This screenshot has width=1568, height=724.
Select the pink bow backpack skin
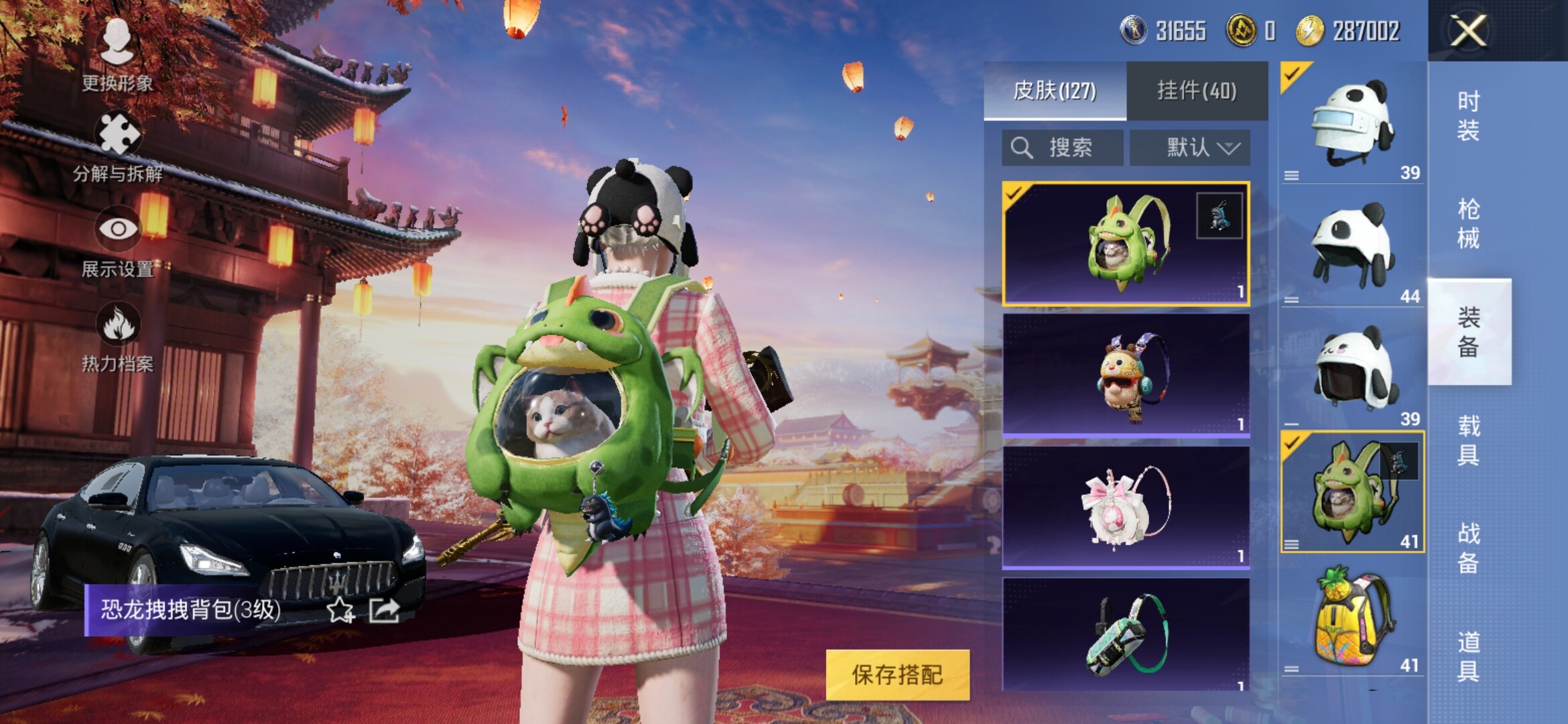click(1125, 507)
